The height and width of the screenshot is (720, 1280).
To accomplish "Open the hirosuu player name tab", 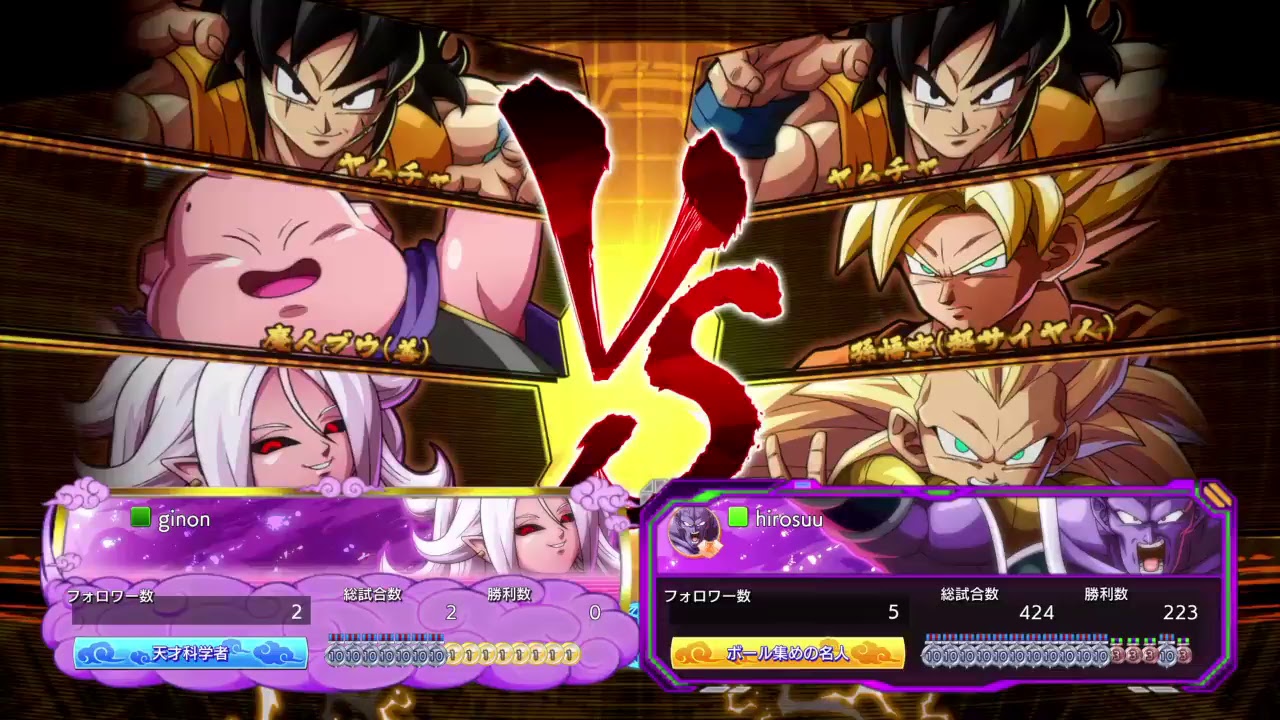I will tap(790, 519).
